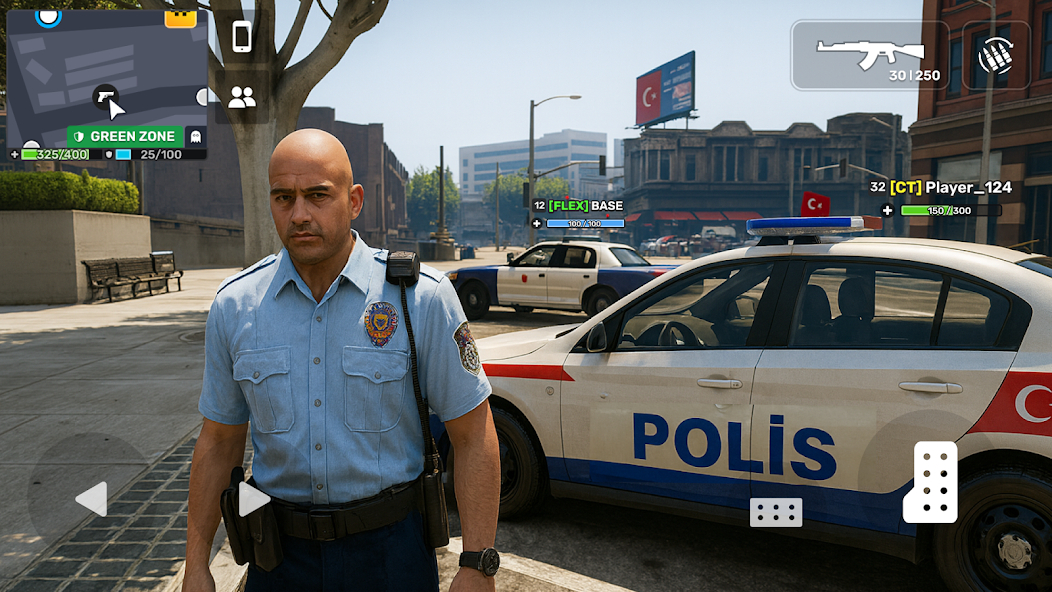Steer left with the left arrow
The width and height of the screenshot is (1052, 592).
point(91,499)
